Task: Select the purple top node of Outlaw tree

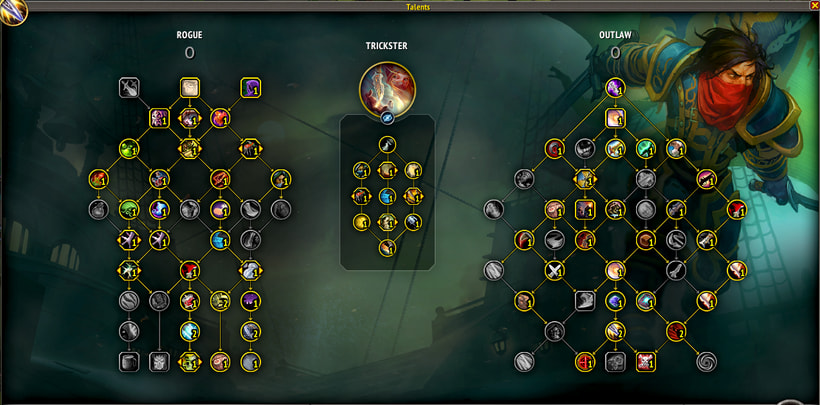Action: point(615,87)
